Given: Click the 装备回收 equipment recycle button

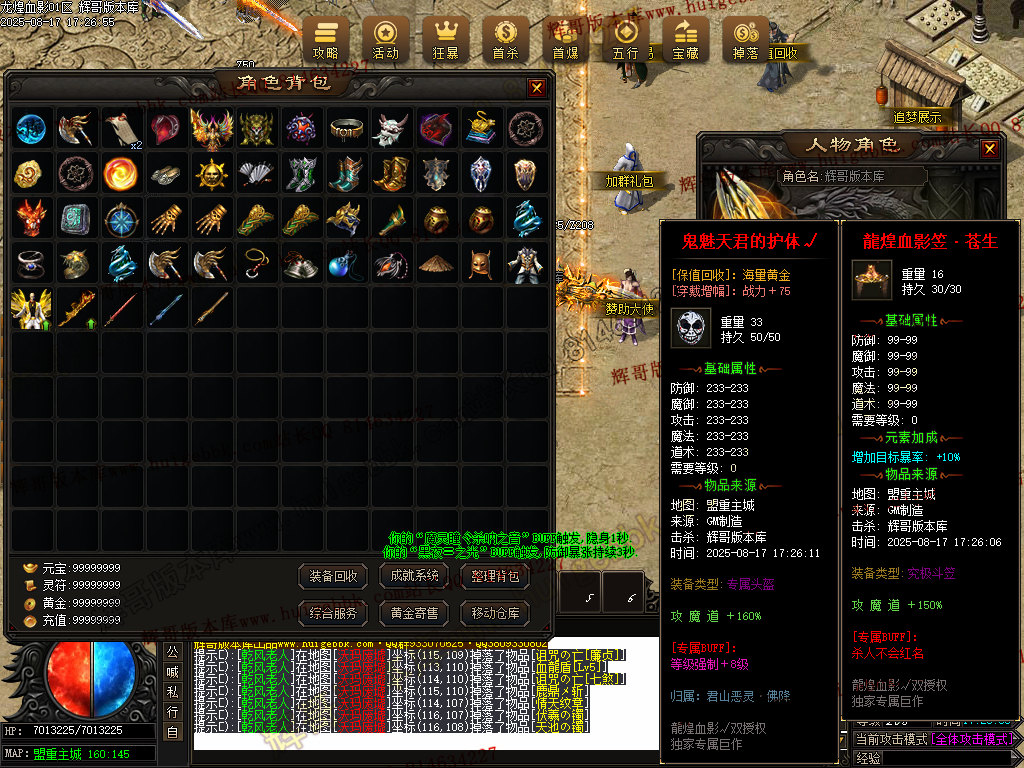Looking at the screenshot, I should click(334, 576).
